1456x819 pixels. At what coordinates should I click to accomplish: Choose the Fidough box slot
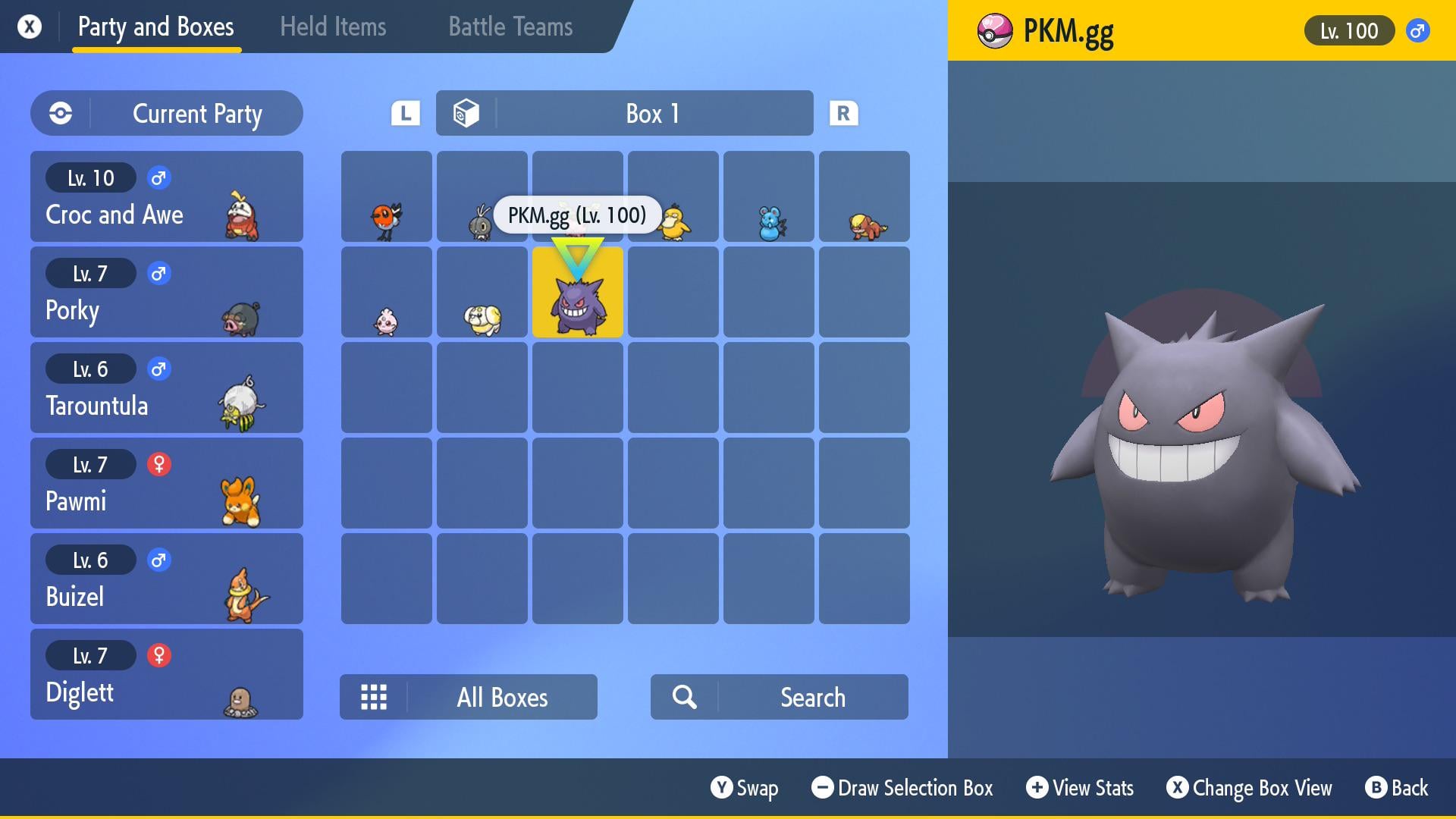coord(482,293)
